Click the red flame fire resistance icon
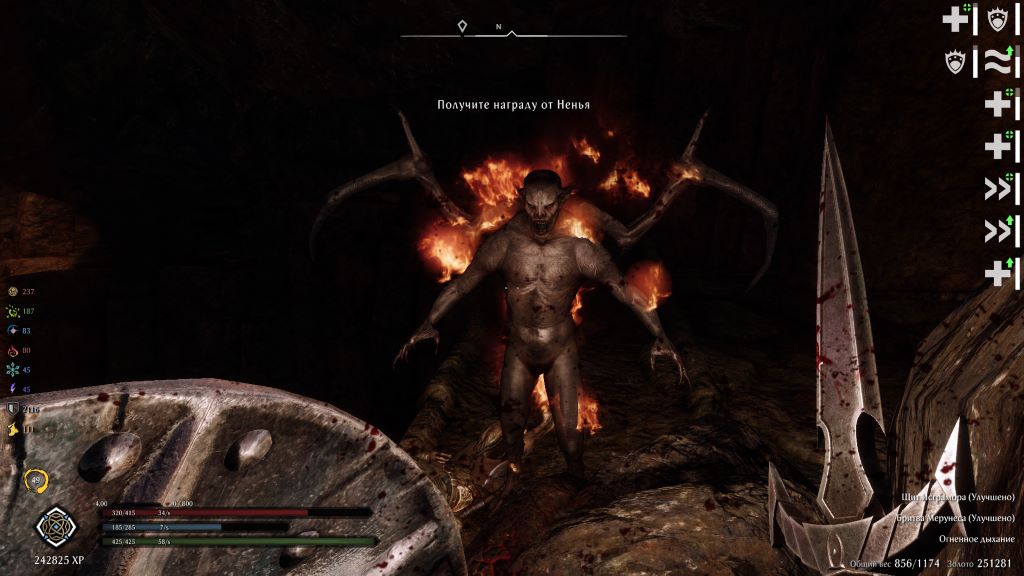Image resolution: width=1024 pixels, height=576 pixels. click(x=14, y=350)
